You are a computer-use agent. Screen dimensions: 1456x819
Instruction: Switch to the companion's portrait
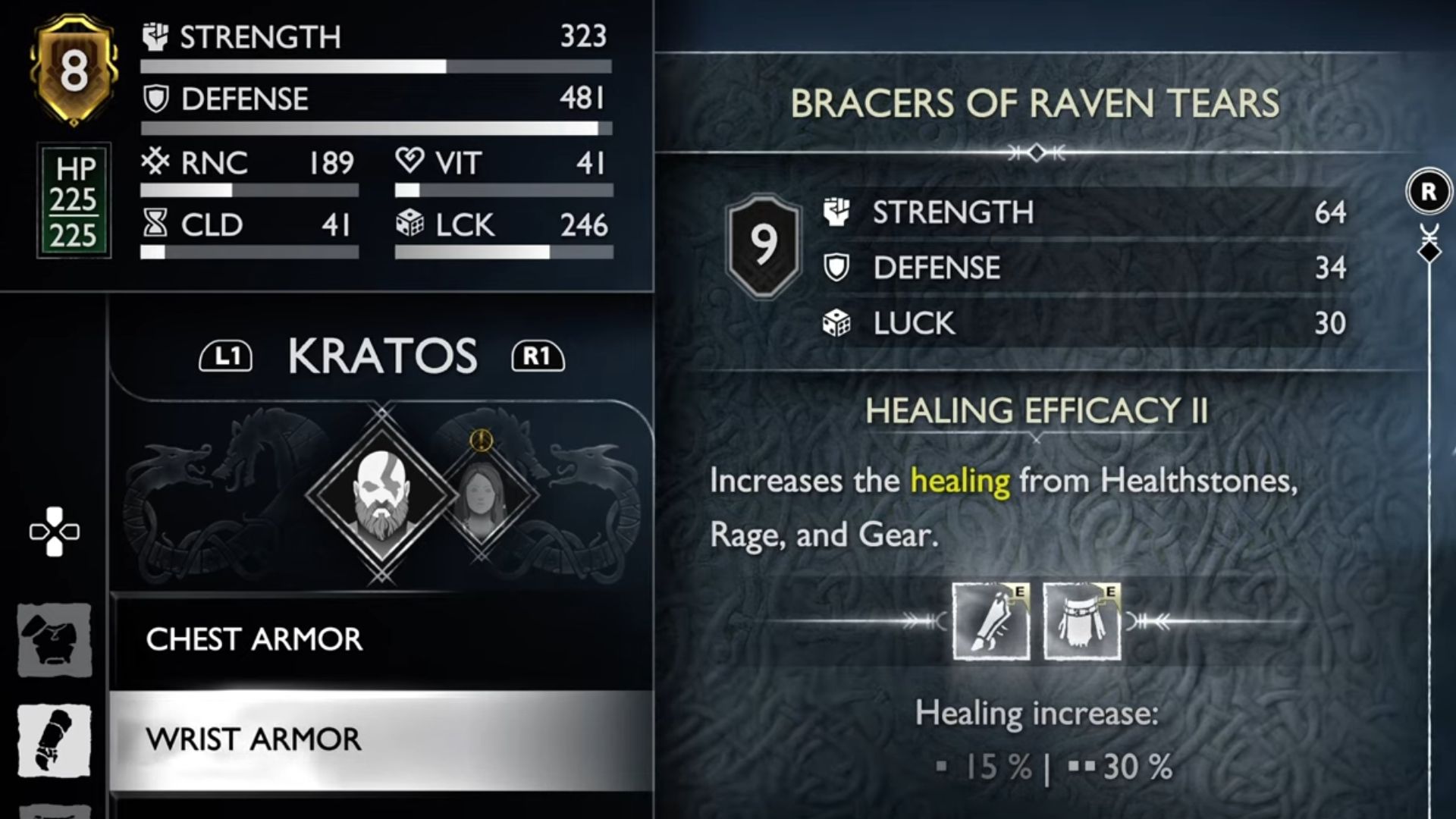pos(482,494)
